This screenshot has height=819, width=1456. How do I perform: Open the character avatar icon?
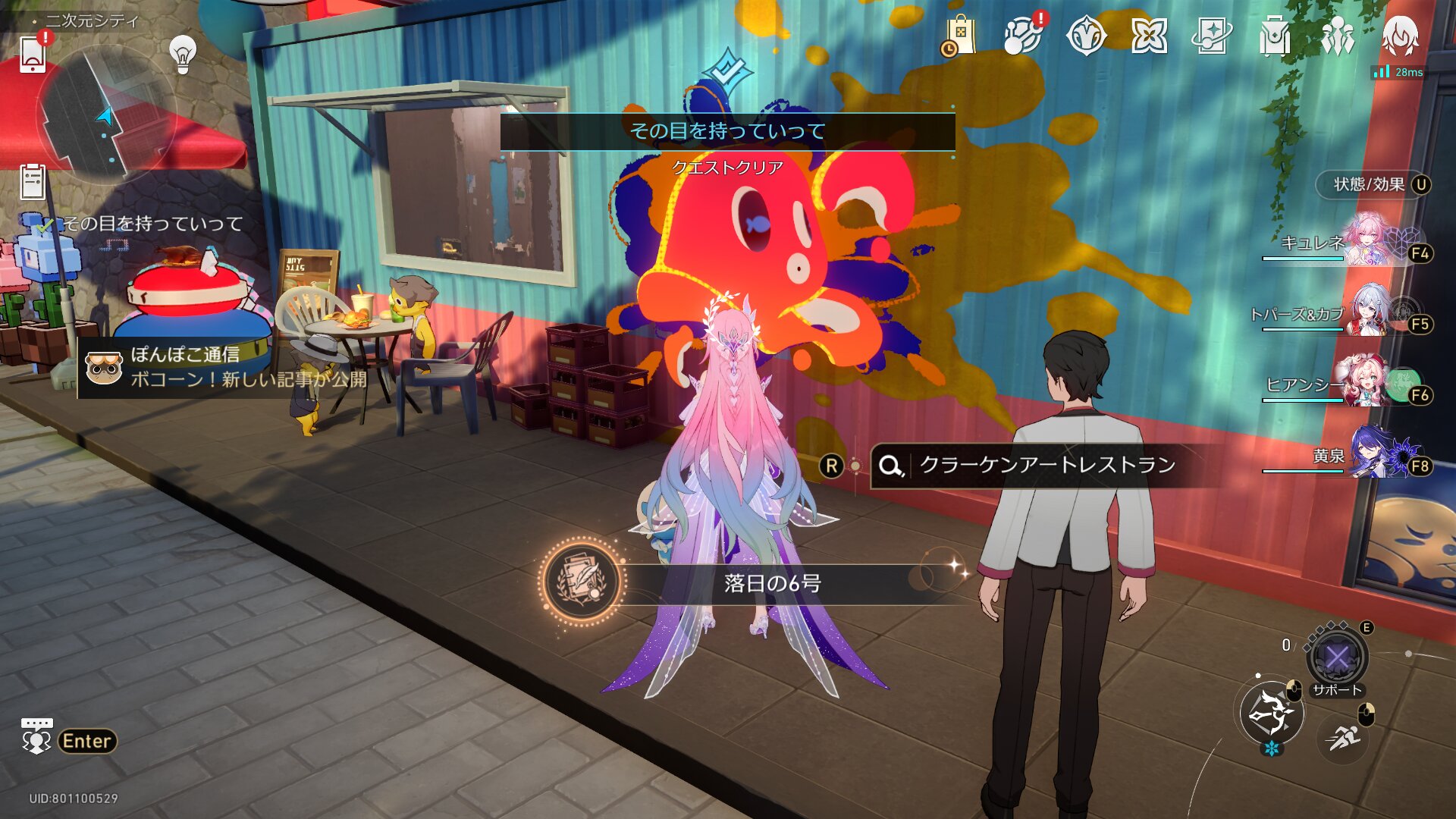[x=1400, y=36]
